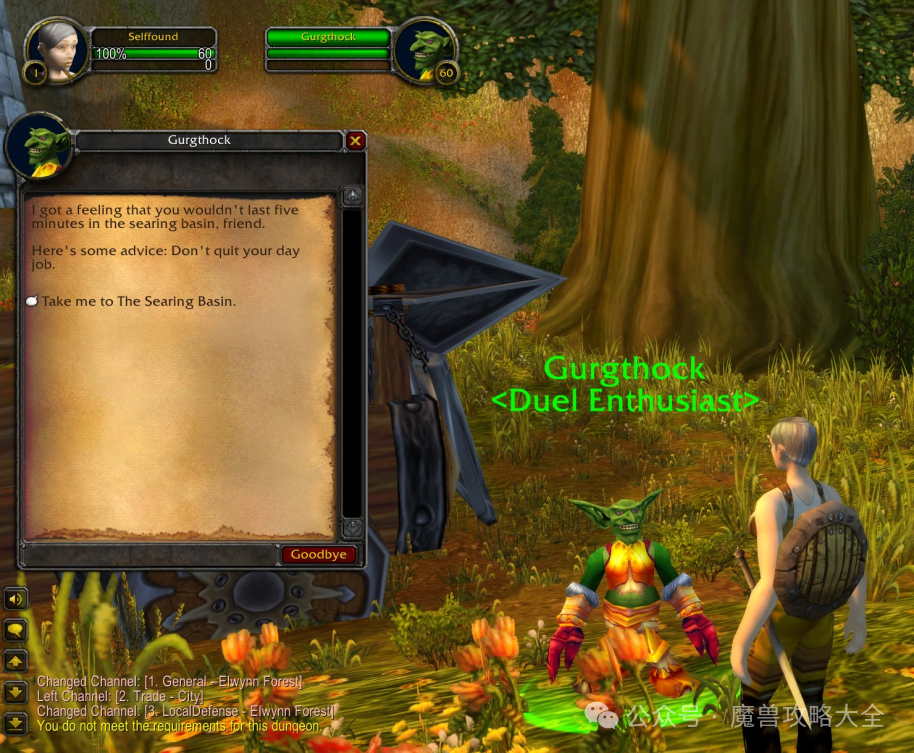Close the Gurgthock dialogue window

point(355,141)
